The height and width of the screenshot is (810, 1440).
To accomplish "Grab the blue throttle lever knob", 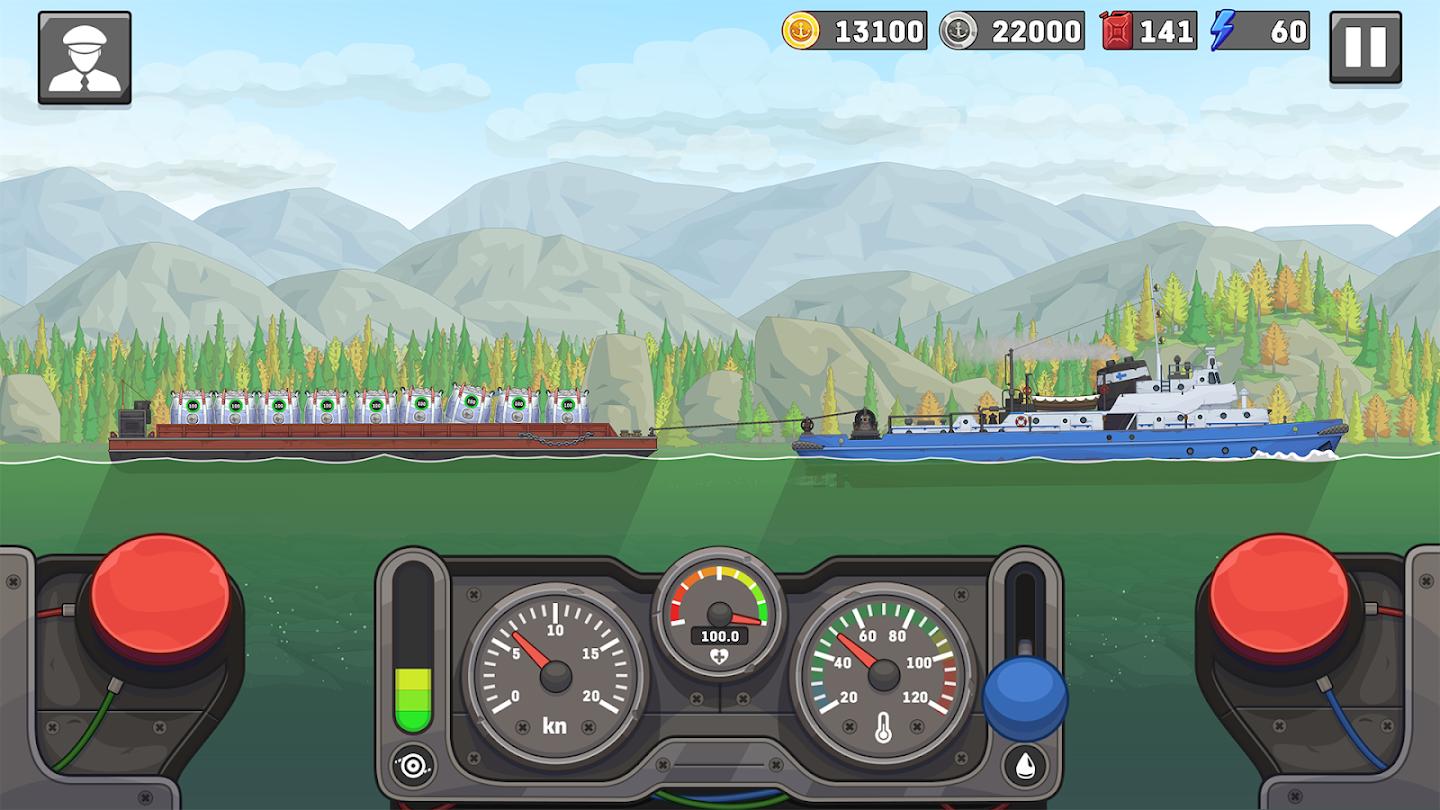I will click(x=1025, y=697).
